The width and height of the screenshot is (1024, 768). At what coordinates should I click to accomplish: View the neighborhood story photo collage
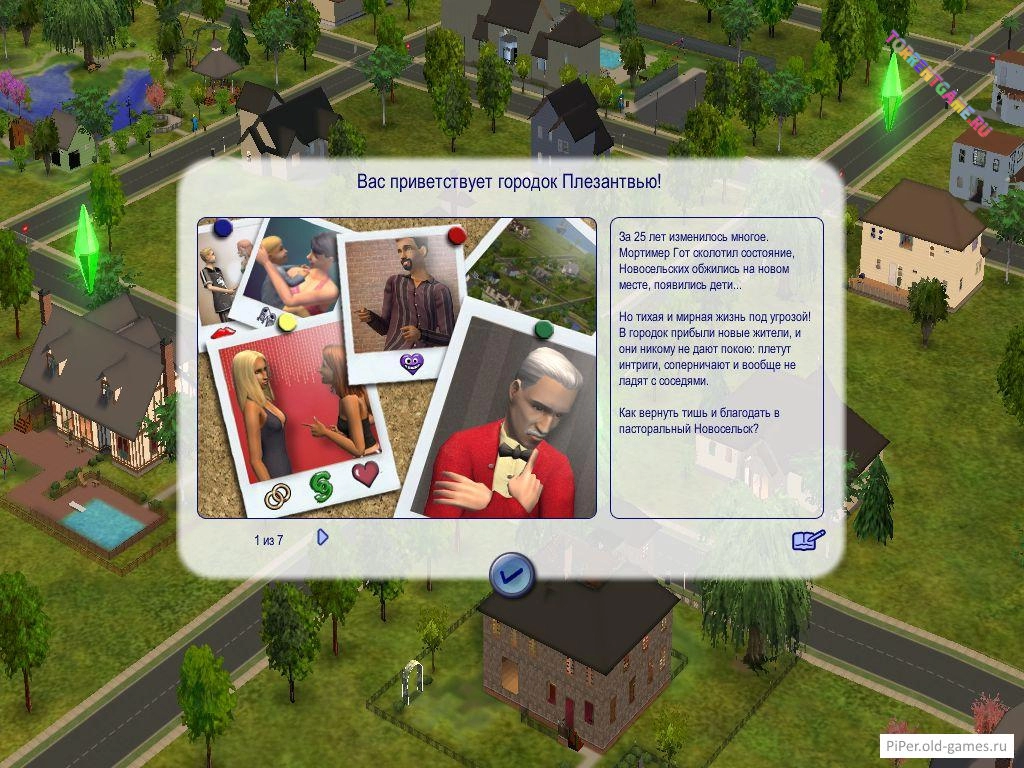click(396, 367)
